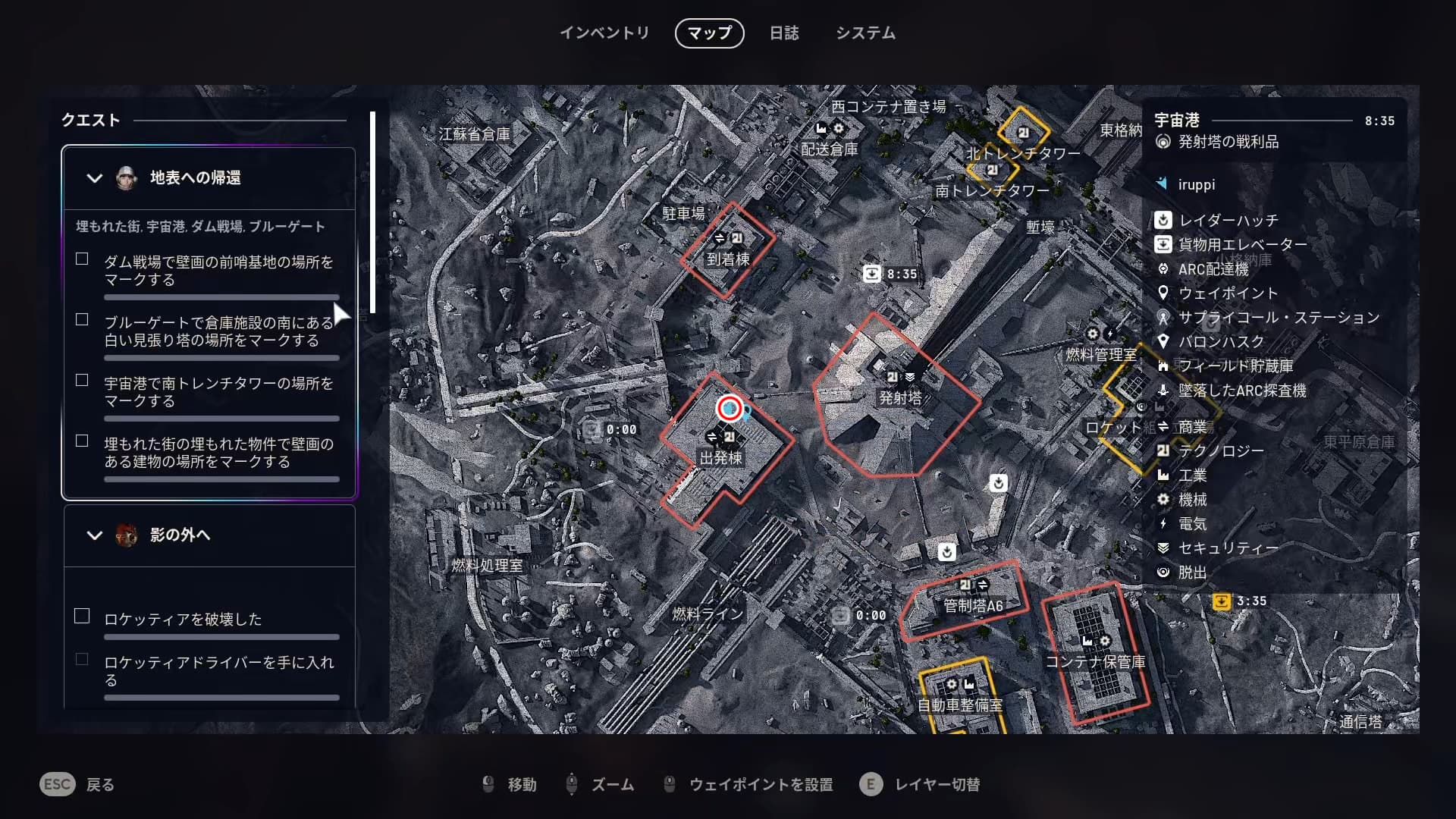Switch to the インベントリ tab

point(604,33)
